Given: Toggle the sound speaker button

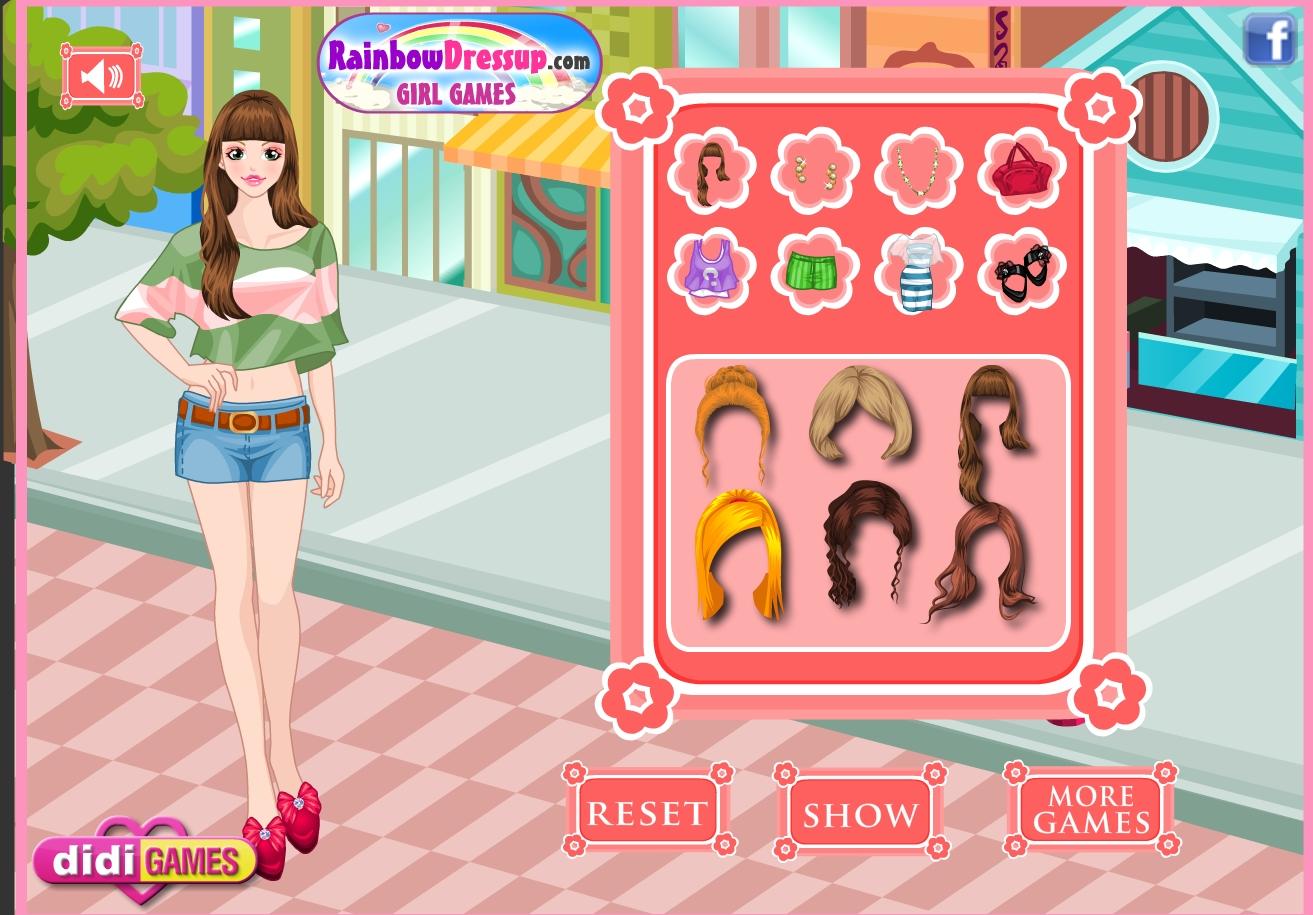Looking at the screenshot, I should [103, 76].
